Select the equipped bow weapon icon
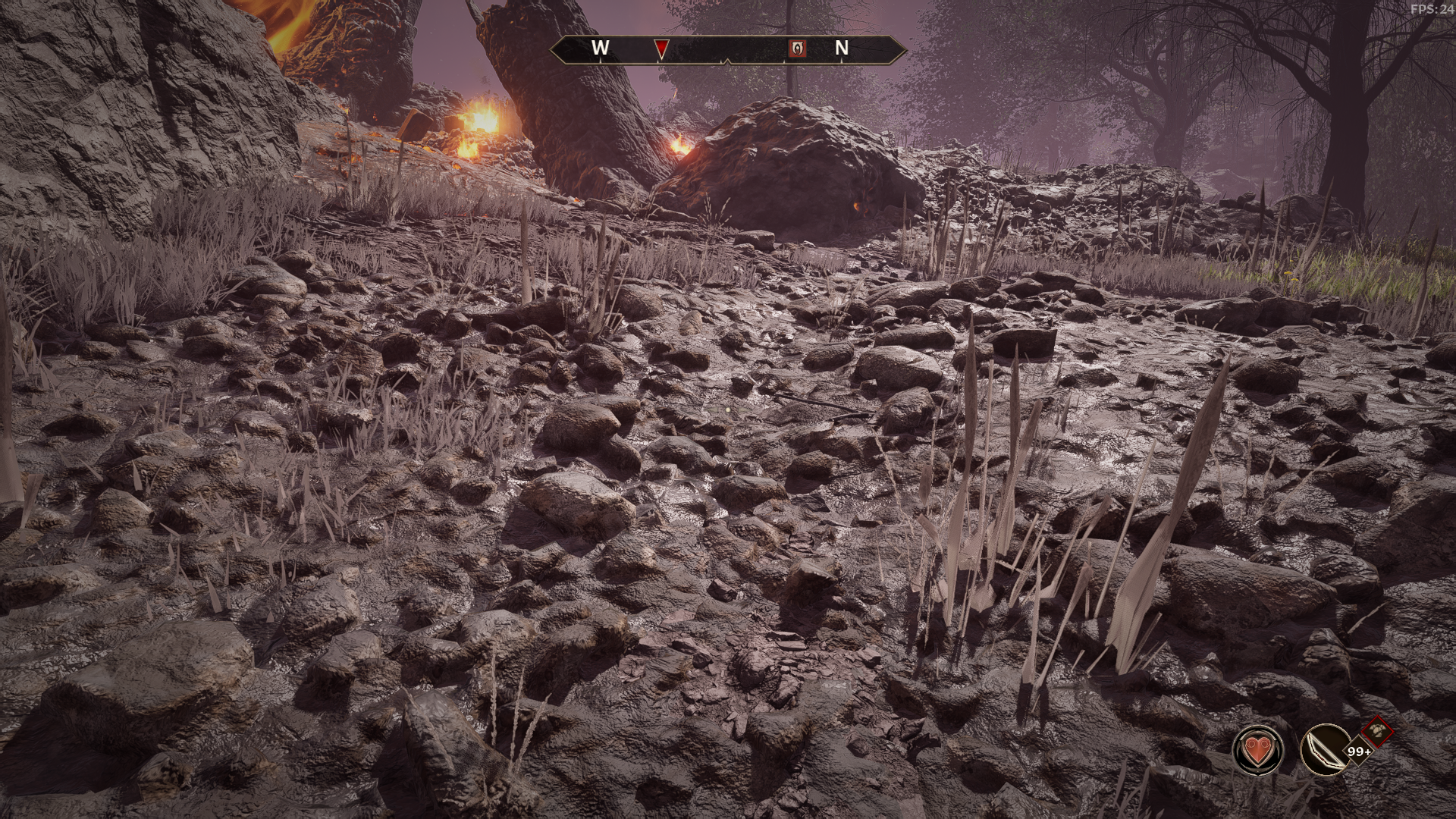This screenshot has width=1456, height=819. [x=1324, y=751]
